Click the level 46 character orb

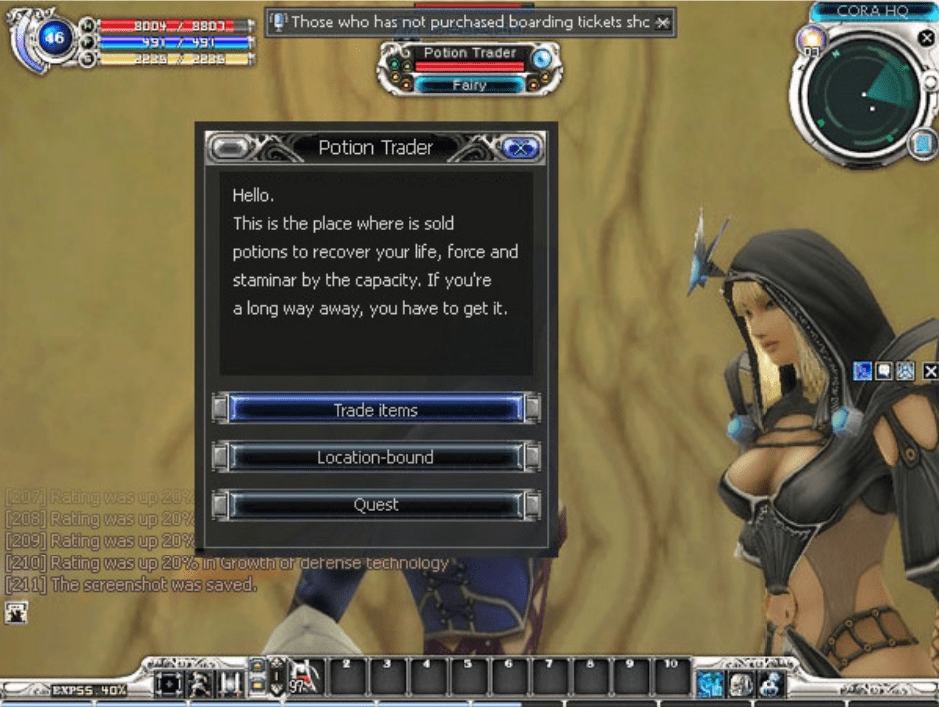[53, 41]
